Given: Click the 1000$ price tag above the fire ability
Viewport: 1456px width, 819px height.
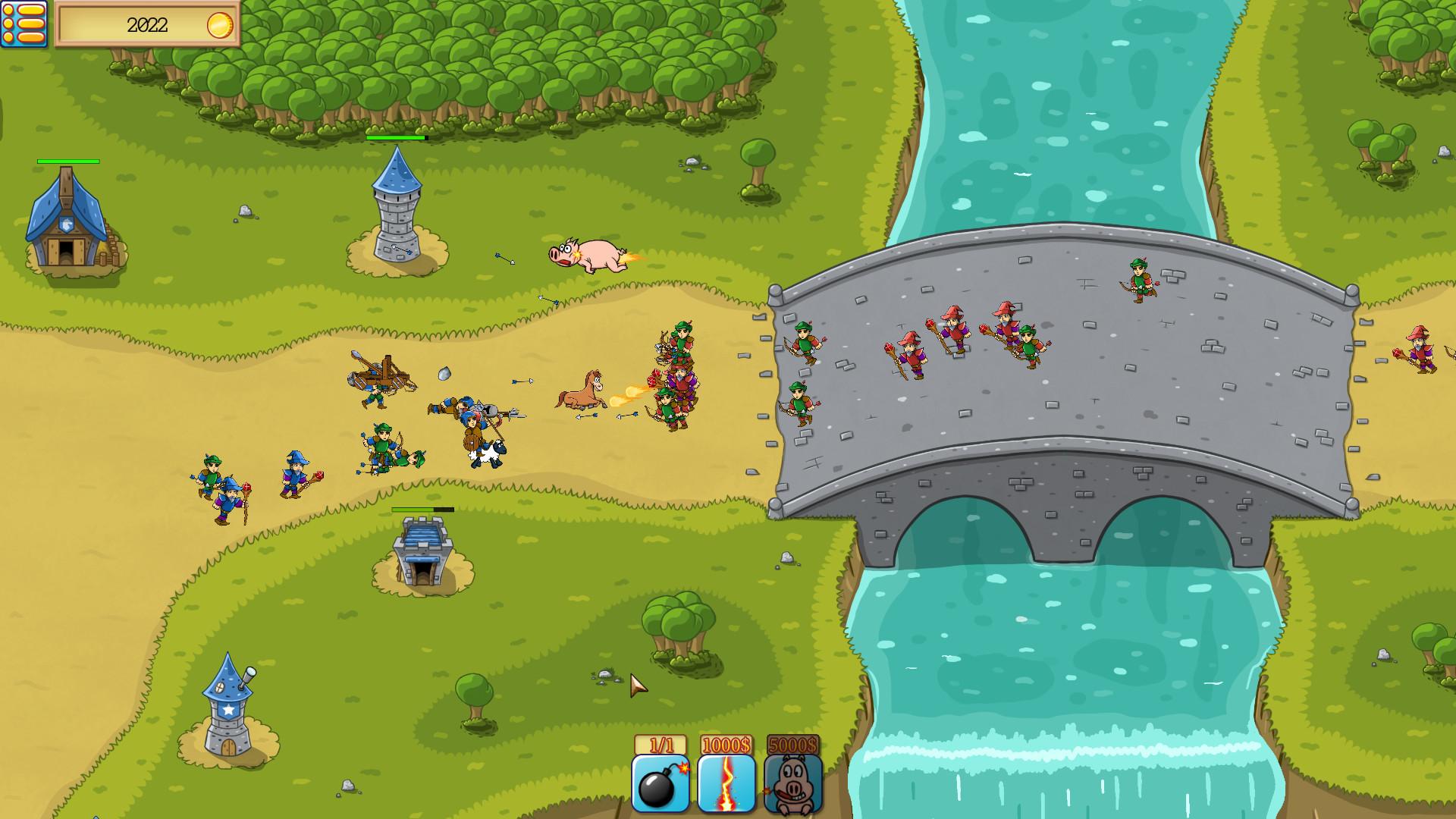Looking at the screenshot, I should 723,746.
